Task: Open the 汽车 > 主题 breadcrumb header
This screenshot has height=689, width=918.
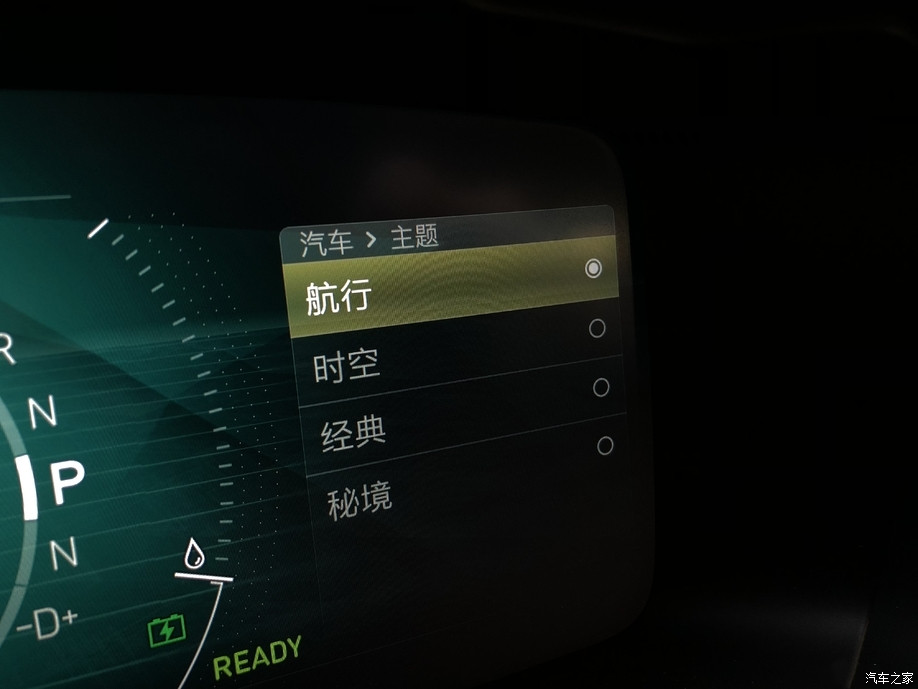Action: click(370, 239)
